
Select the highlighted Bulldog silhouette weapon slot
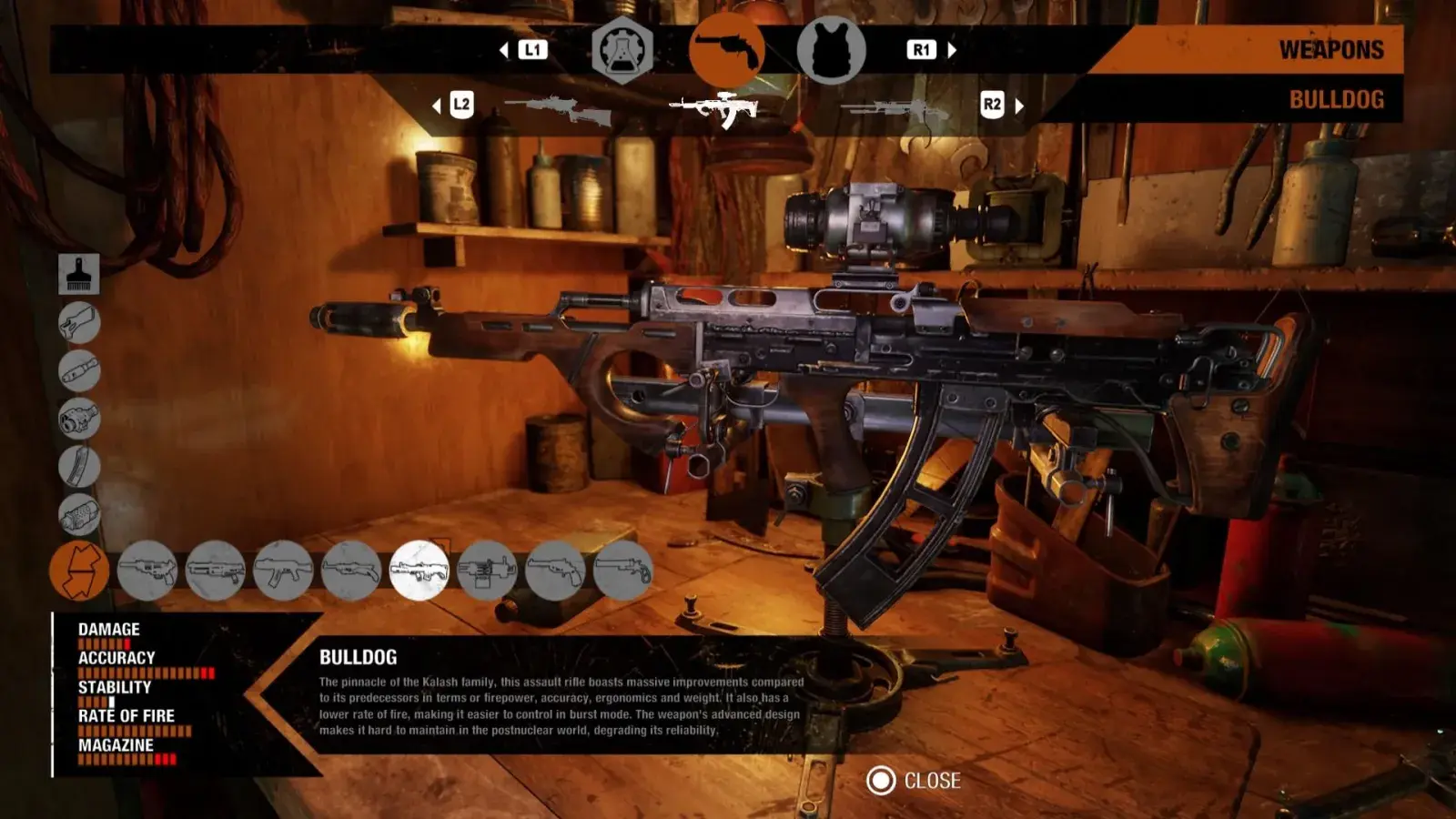(715, 108)
